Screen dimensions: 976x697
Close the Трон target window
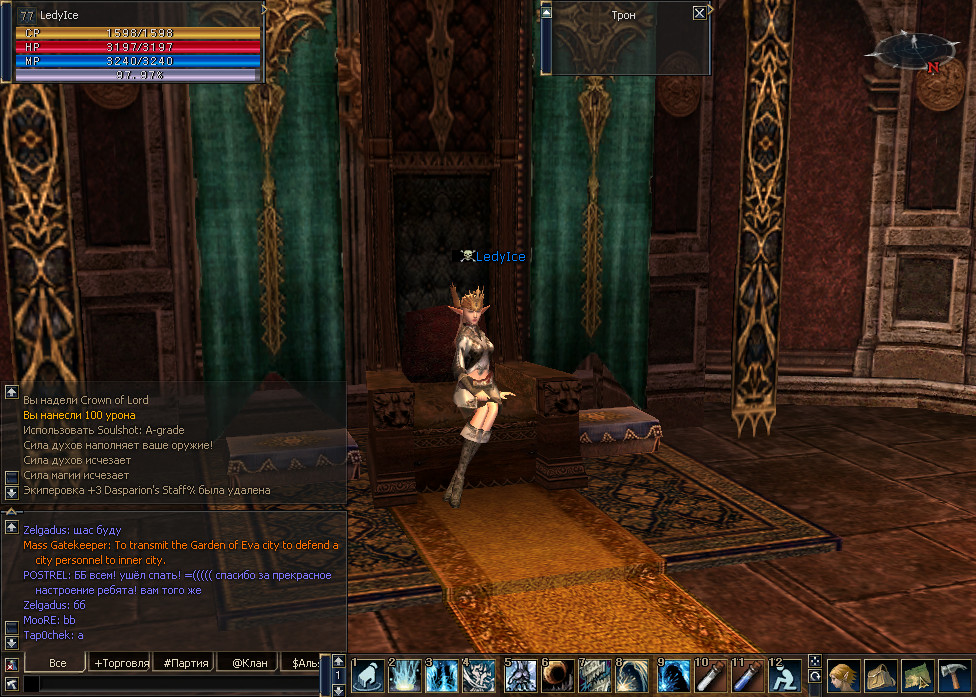click(x=699, y=14)
